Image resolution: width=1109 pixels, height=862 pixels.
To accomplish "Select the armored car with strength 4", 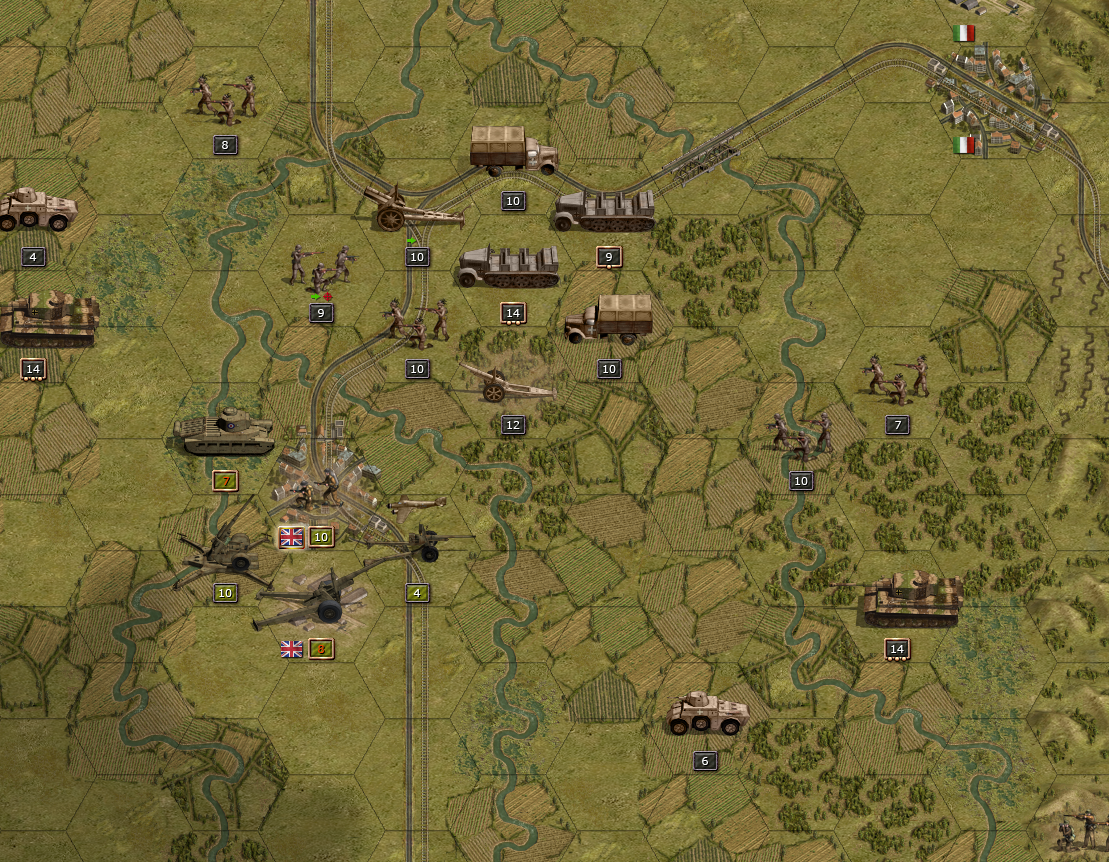I will pyautogui.click(x=38, y=210).
